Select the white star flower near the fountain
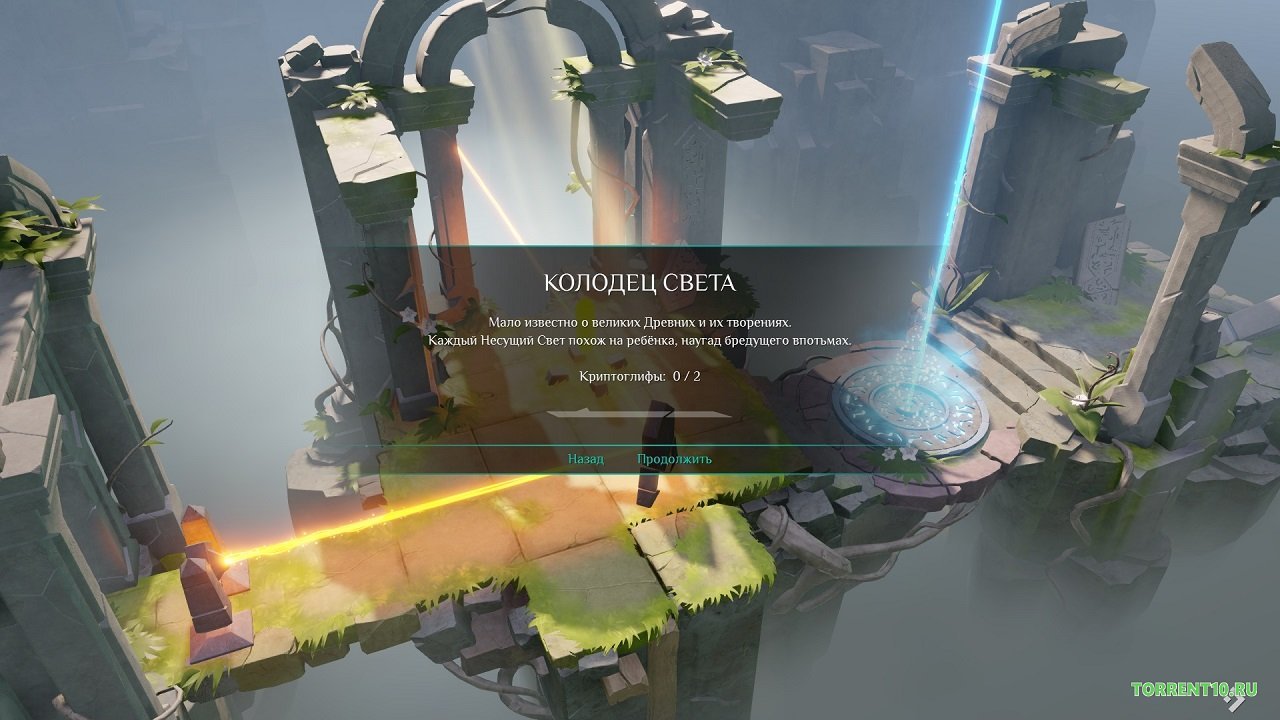This screenshot has width=1280, height=720. pyautogui.click(x=888, y=455)
